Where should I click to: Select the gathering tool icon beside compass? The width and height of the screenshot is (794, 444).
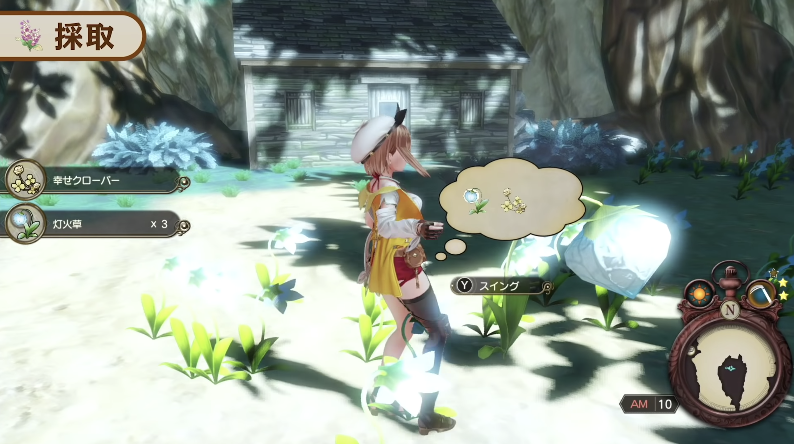pos(761,295)
